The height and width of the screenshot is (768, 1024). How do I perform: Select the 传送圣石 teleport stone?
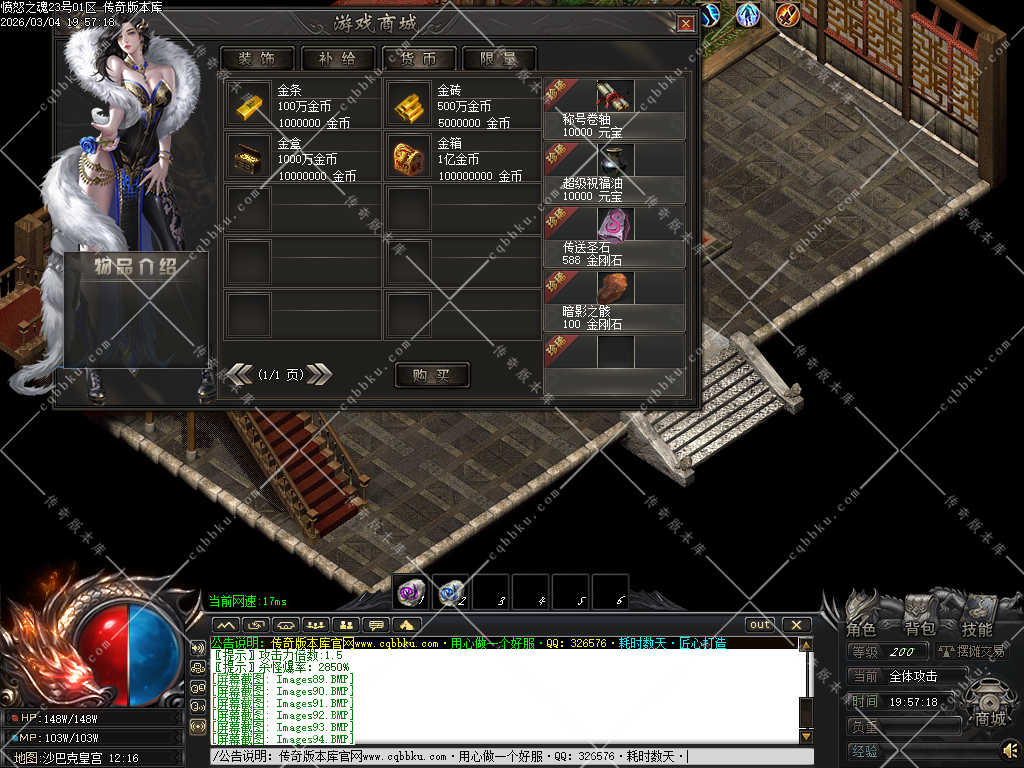click(x=615, y=224)
